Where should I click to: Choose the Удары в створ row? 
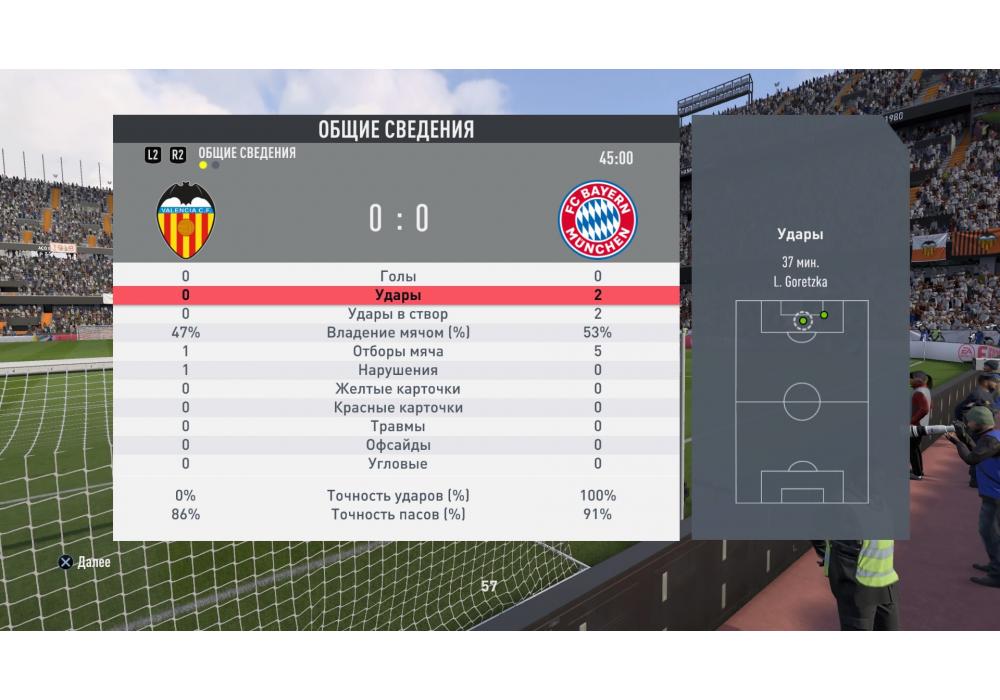click(x=398, y=314)
